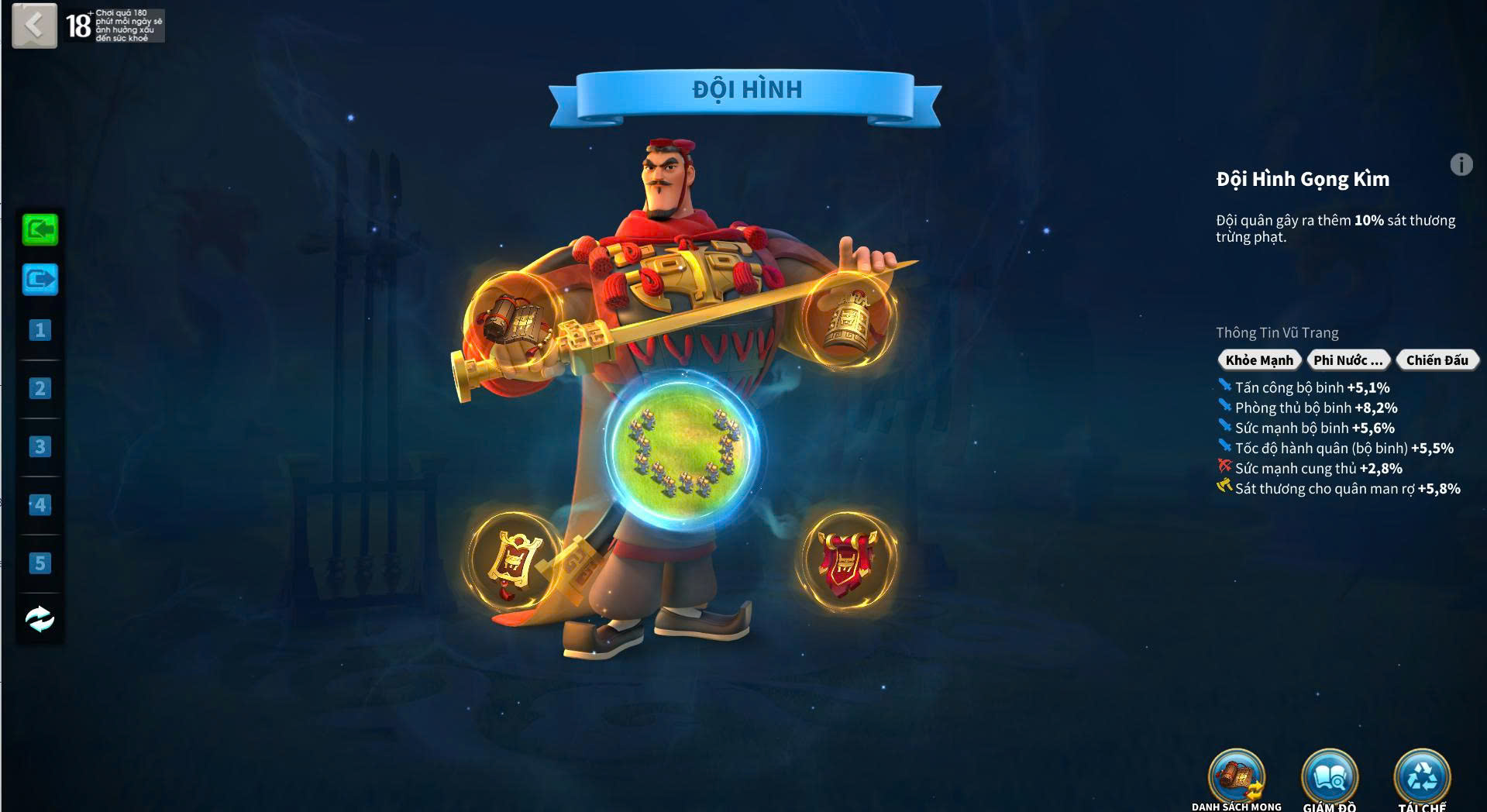Click the swap arrows refresh button
1487x812 pixels.
click(40, 619)
